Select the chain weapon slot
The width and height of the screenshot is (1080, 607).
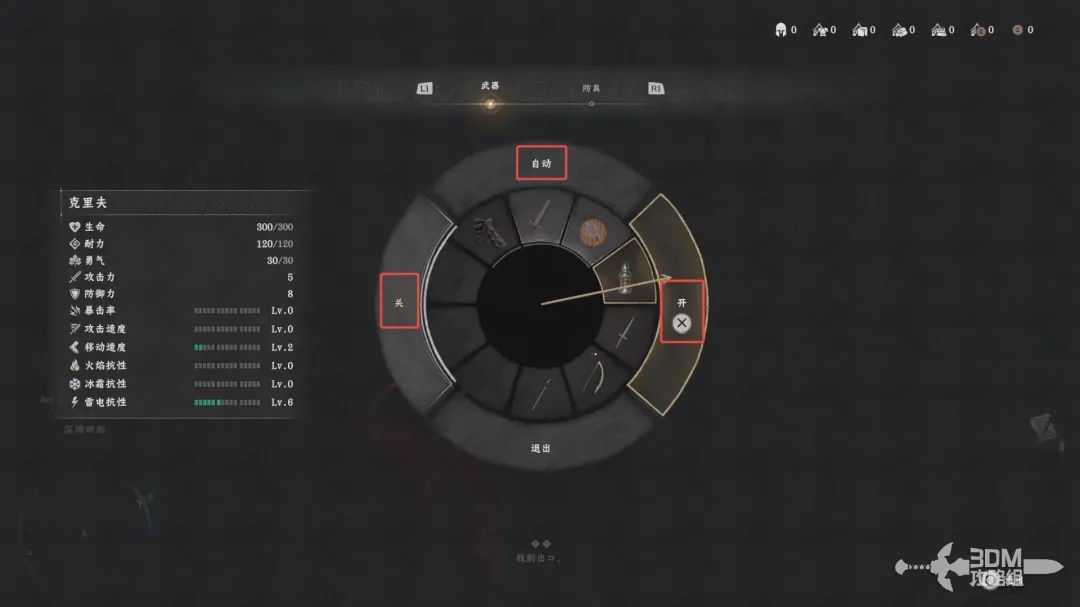pyautogui.click(x=489, y=234)
